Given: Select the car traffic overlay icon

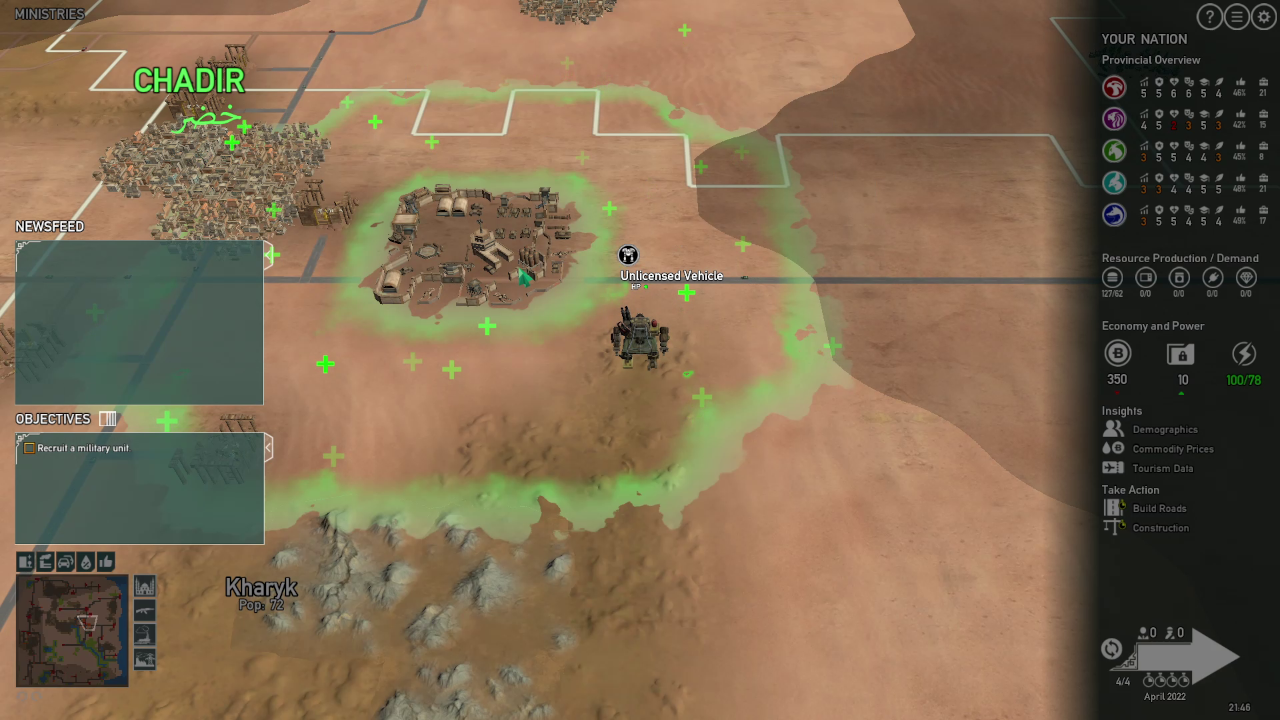Looking at the screenshot, I should tap(66, 562).
